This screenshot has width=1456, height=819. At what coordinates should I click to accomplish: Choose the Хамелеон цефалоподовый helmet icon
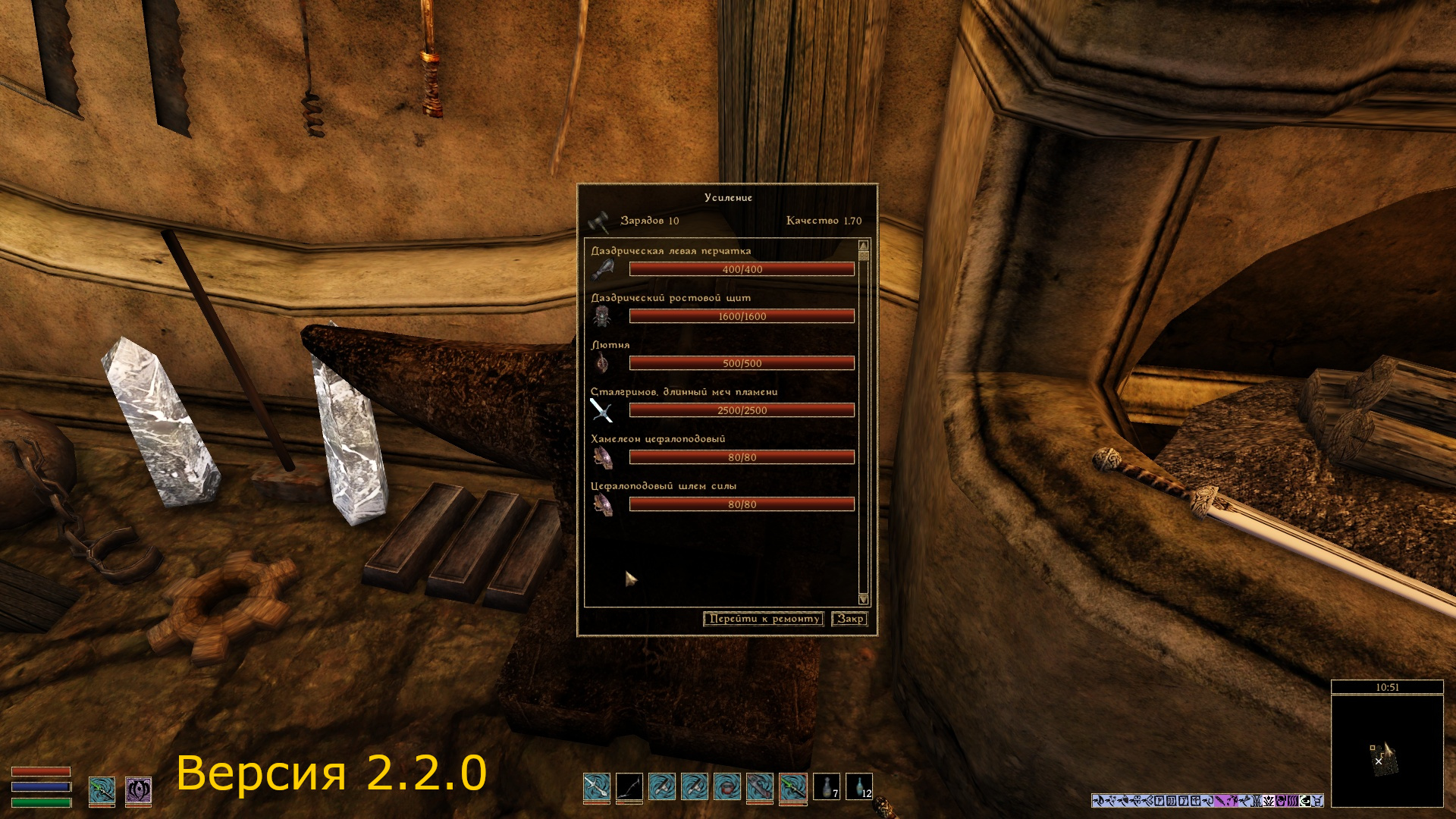[603, 457]
